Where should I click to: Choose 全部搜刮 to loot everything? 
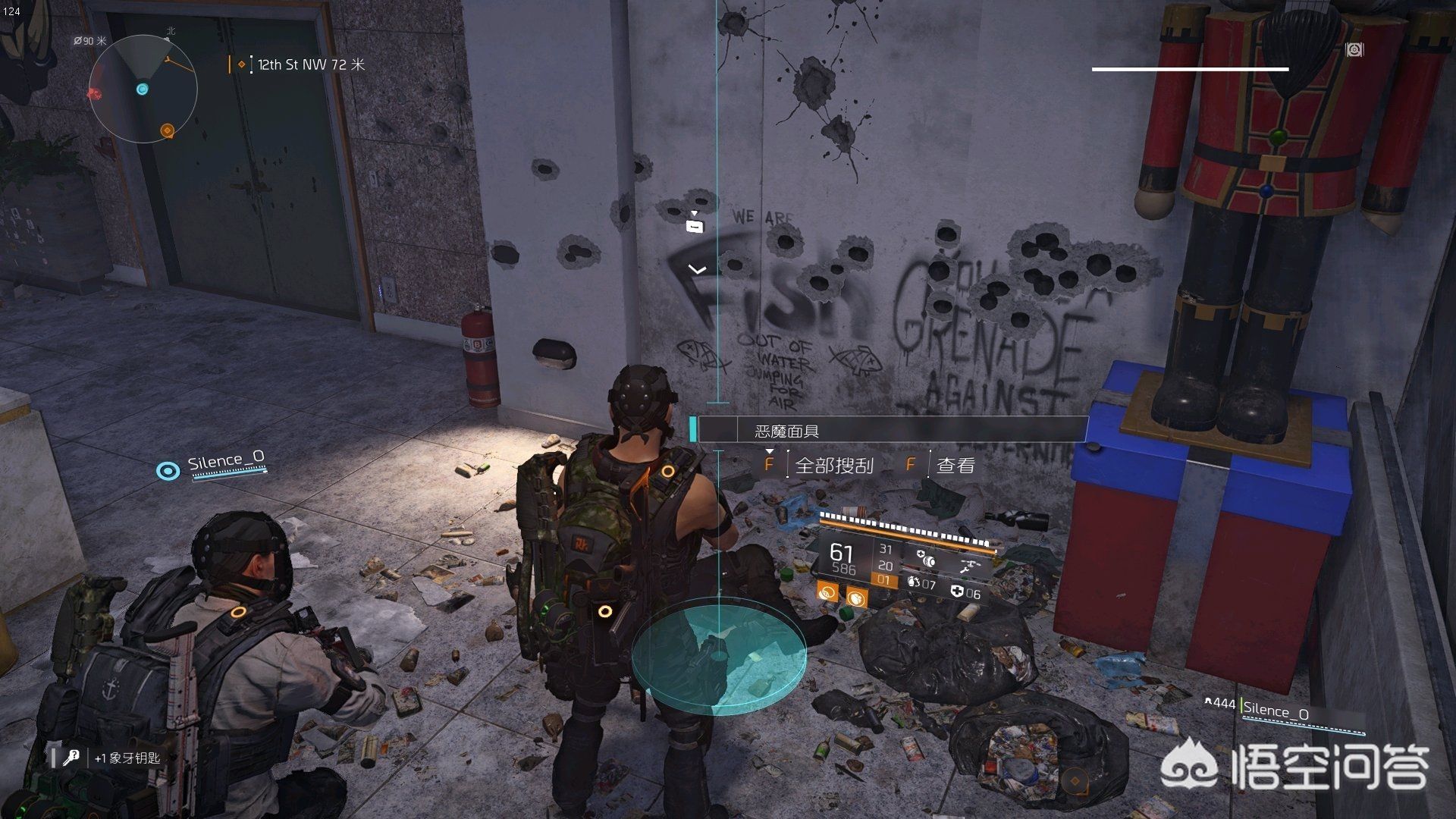click(833, 465)
